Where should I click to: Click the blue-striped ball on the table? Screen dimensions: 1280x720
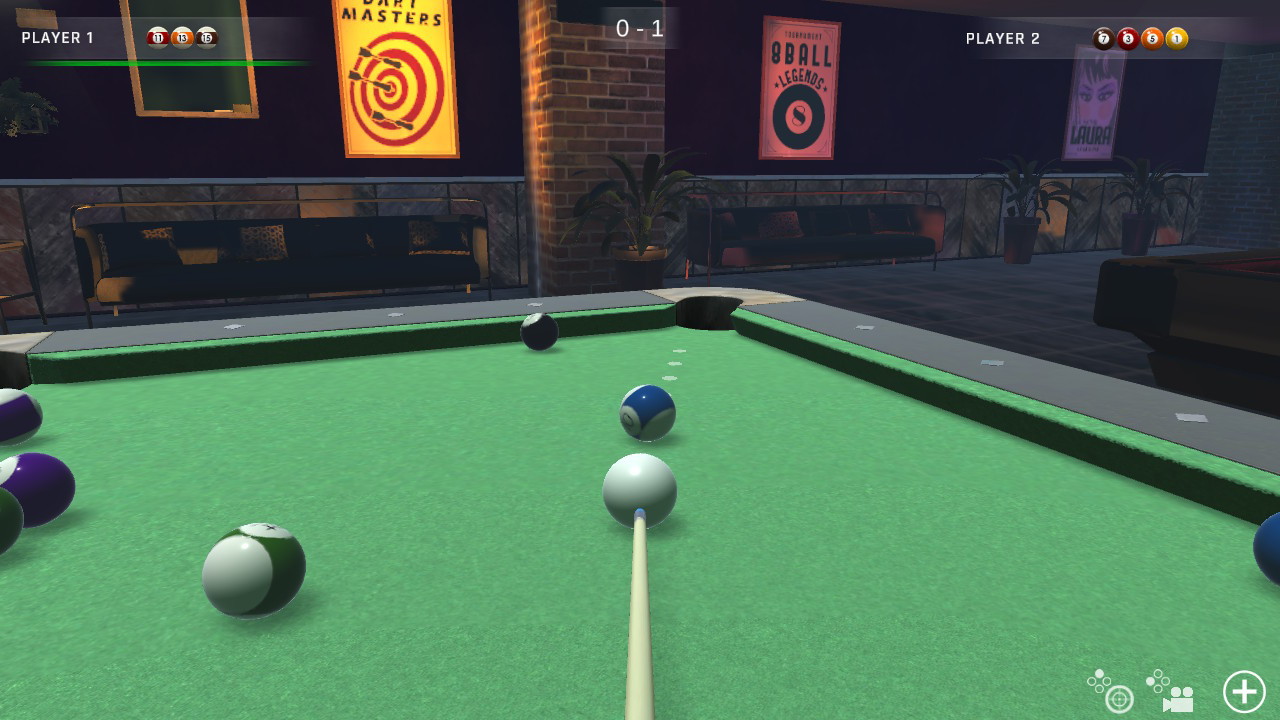coord(648,414)
